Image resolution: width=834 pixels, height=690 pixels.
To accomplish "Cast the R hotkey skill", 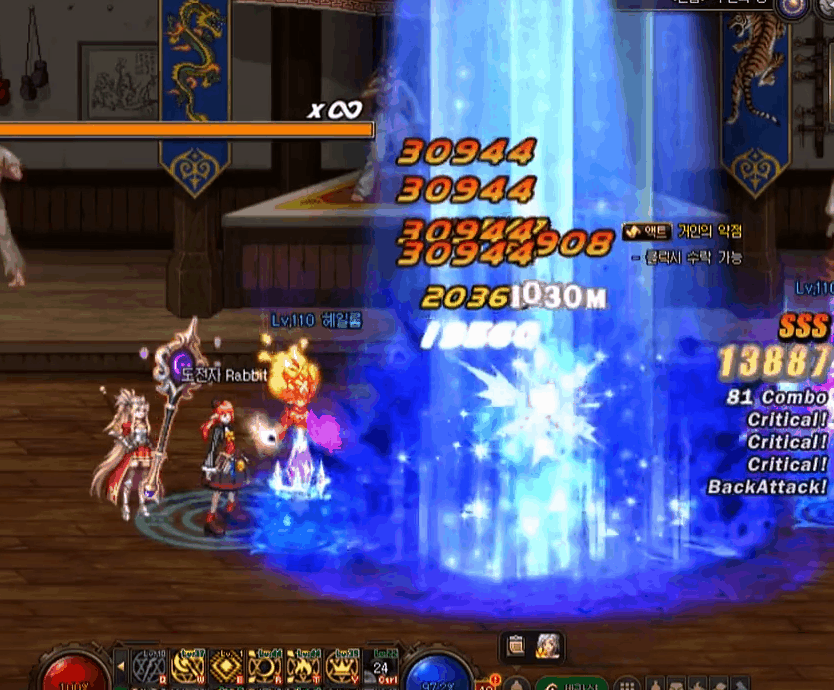I will click(265, 667).
